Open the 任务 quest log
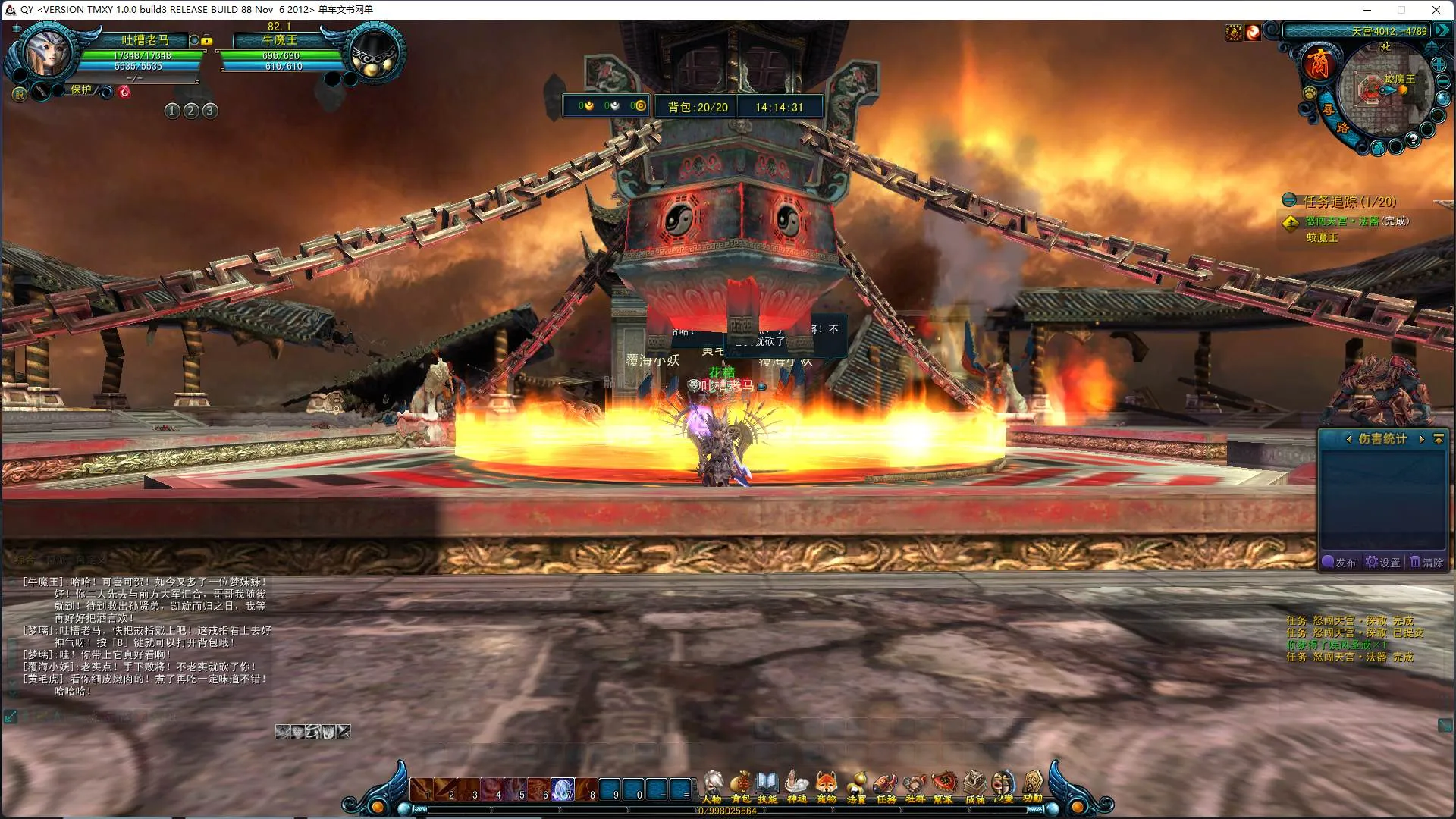Viewport: 1456px width, 819px height. click(x=886, y=786)
